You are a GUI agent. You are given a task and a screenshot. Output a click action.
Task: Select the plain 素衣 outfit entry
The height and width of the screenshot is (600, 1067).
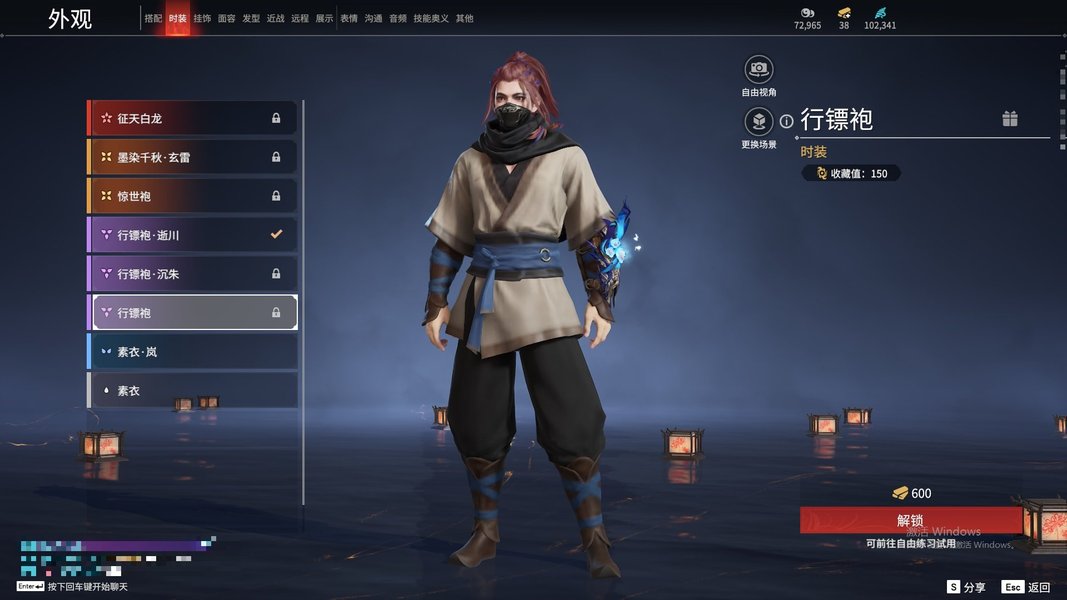(x=192, y=391)
